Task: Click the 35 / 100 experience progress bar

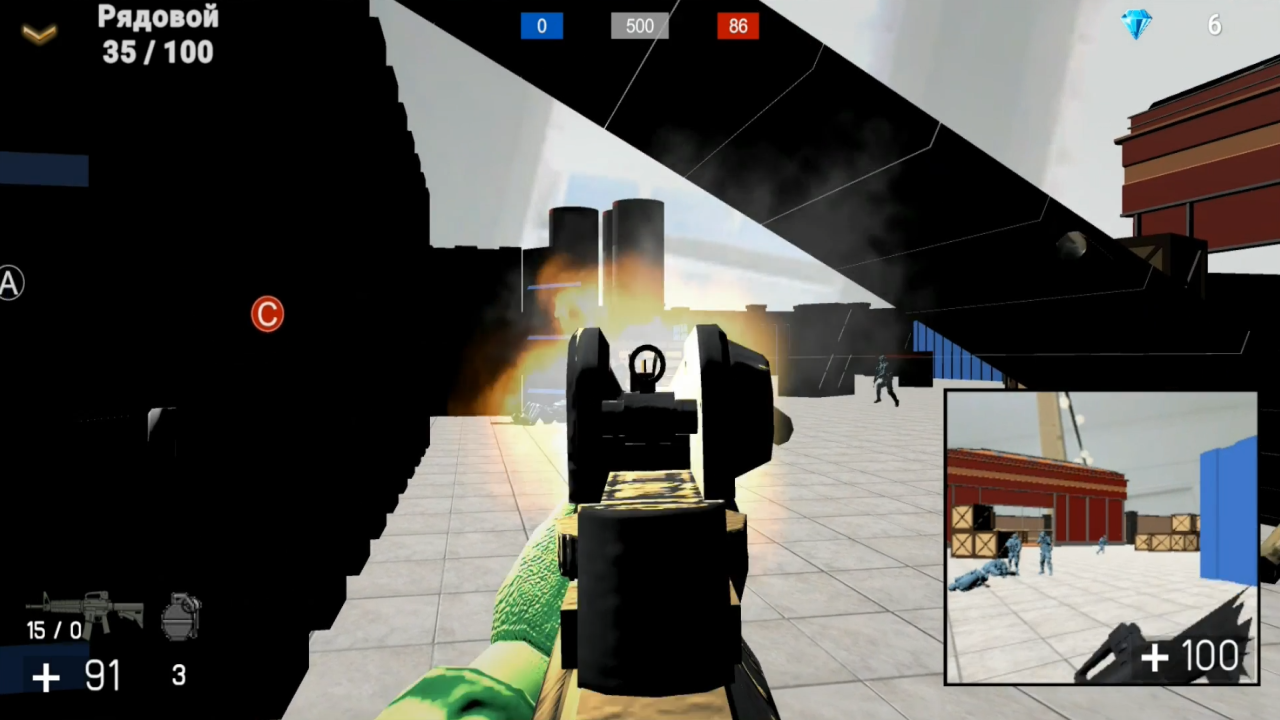Action: 156,53
